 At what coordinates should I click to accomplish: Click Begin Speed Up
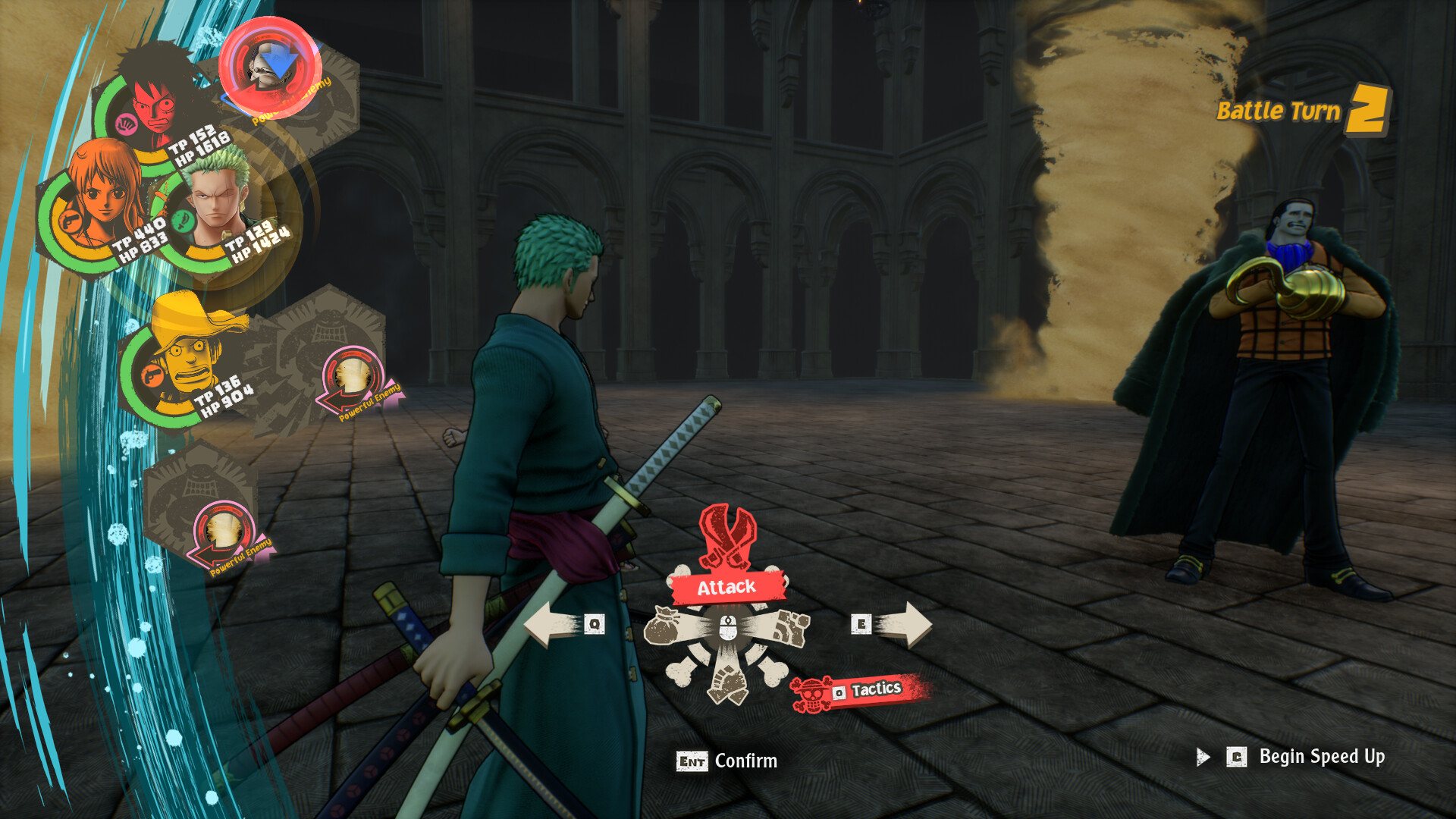pos(1323,756)
